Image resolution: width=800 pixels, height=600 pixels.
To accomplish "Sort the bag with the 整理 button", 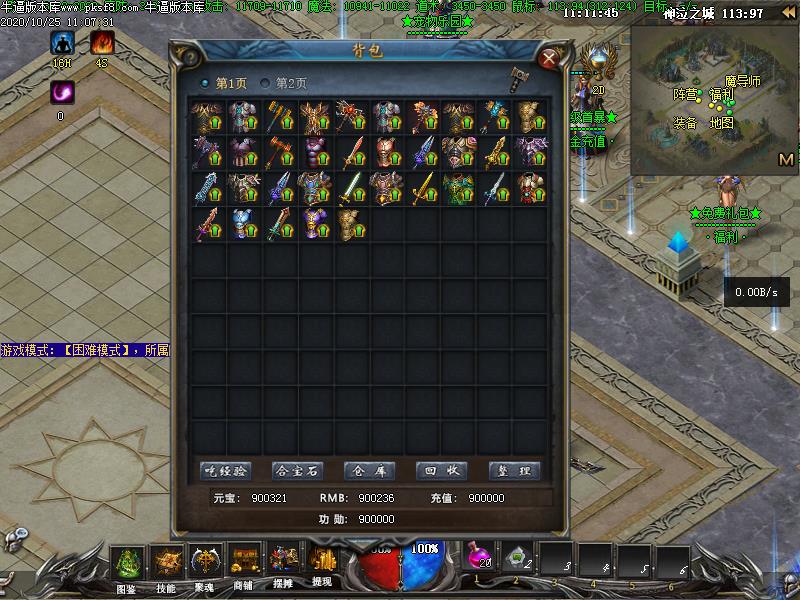I will 514,471.
